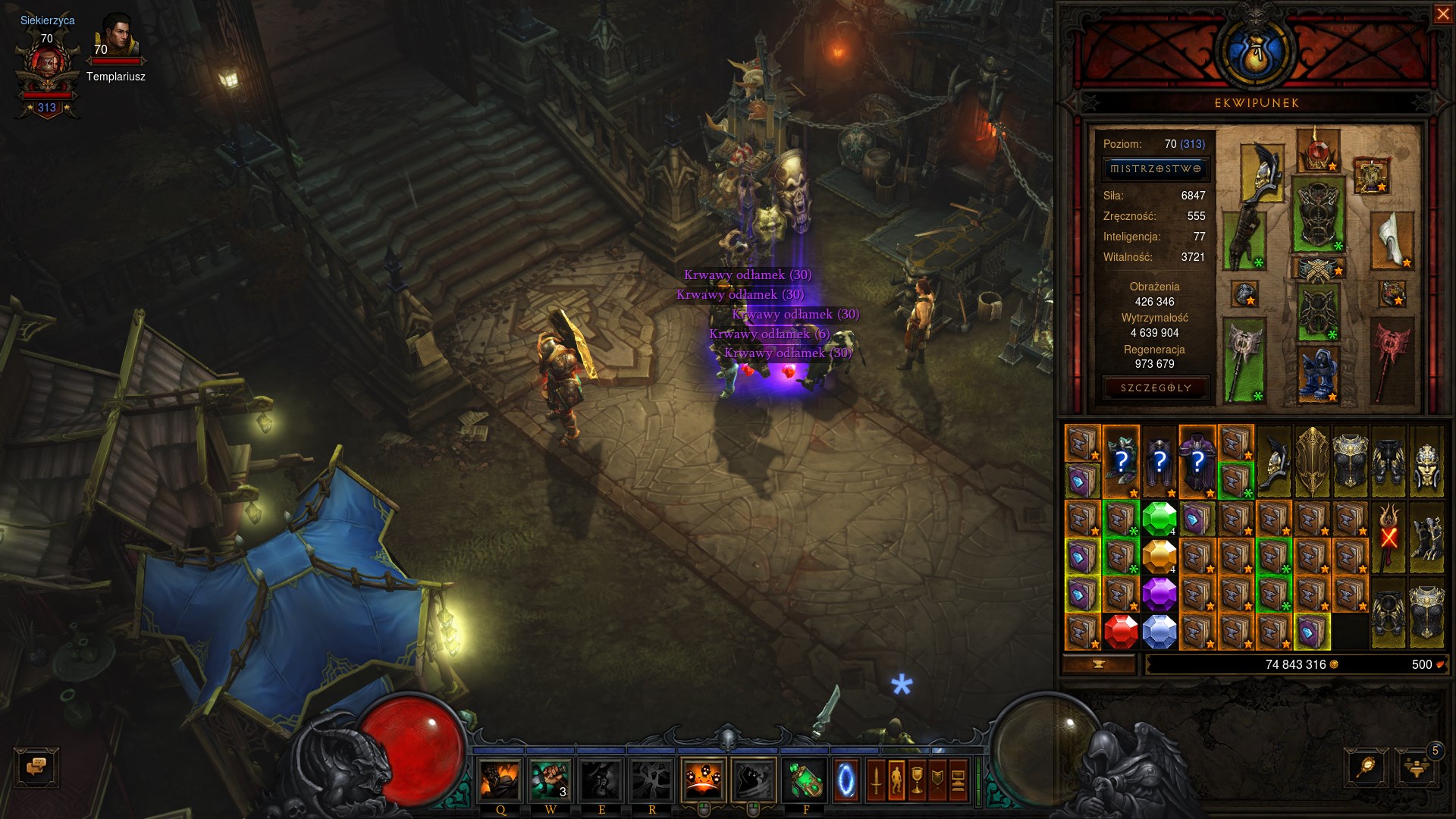Pick the purple amethyst gem

pyautogui.click(x=1159, y=594)
